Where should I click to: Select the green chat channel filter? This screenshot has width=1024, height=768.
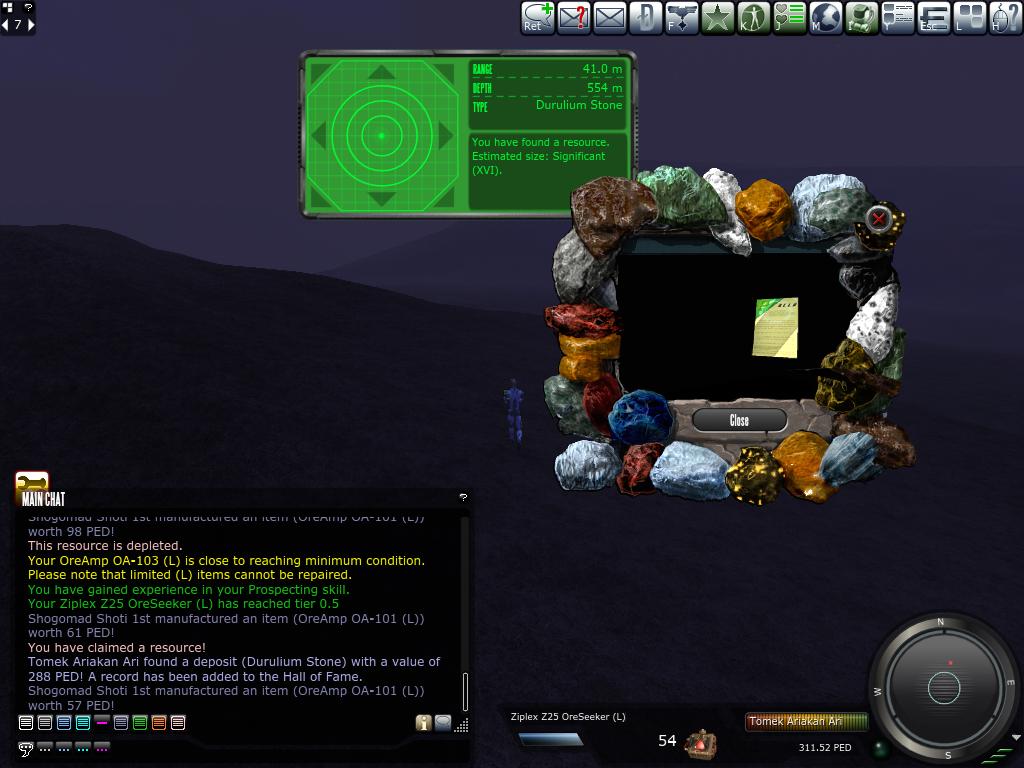pos(140,723)
